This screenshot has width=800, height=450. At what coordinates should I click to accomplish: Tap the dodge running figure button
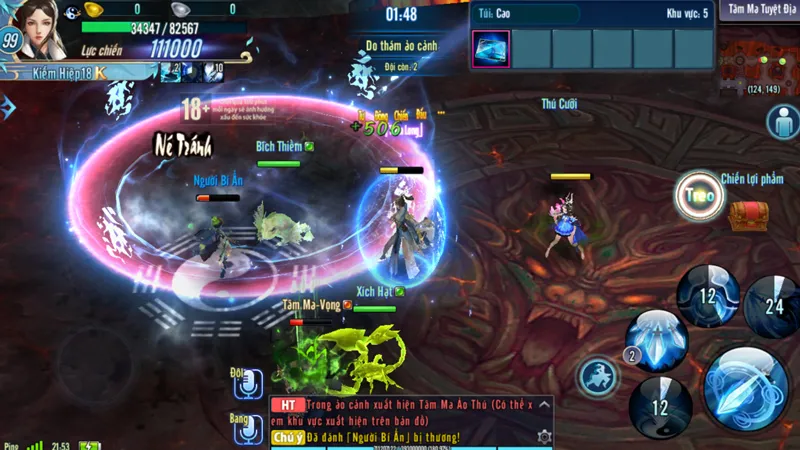point(598,377)
